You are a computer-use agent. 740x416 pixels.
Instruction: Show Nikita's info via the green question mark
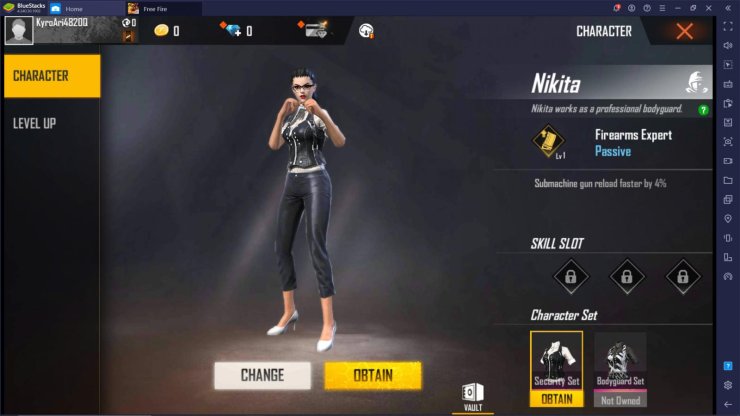pyautogui.click(x=703, y=109)
